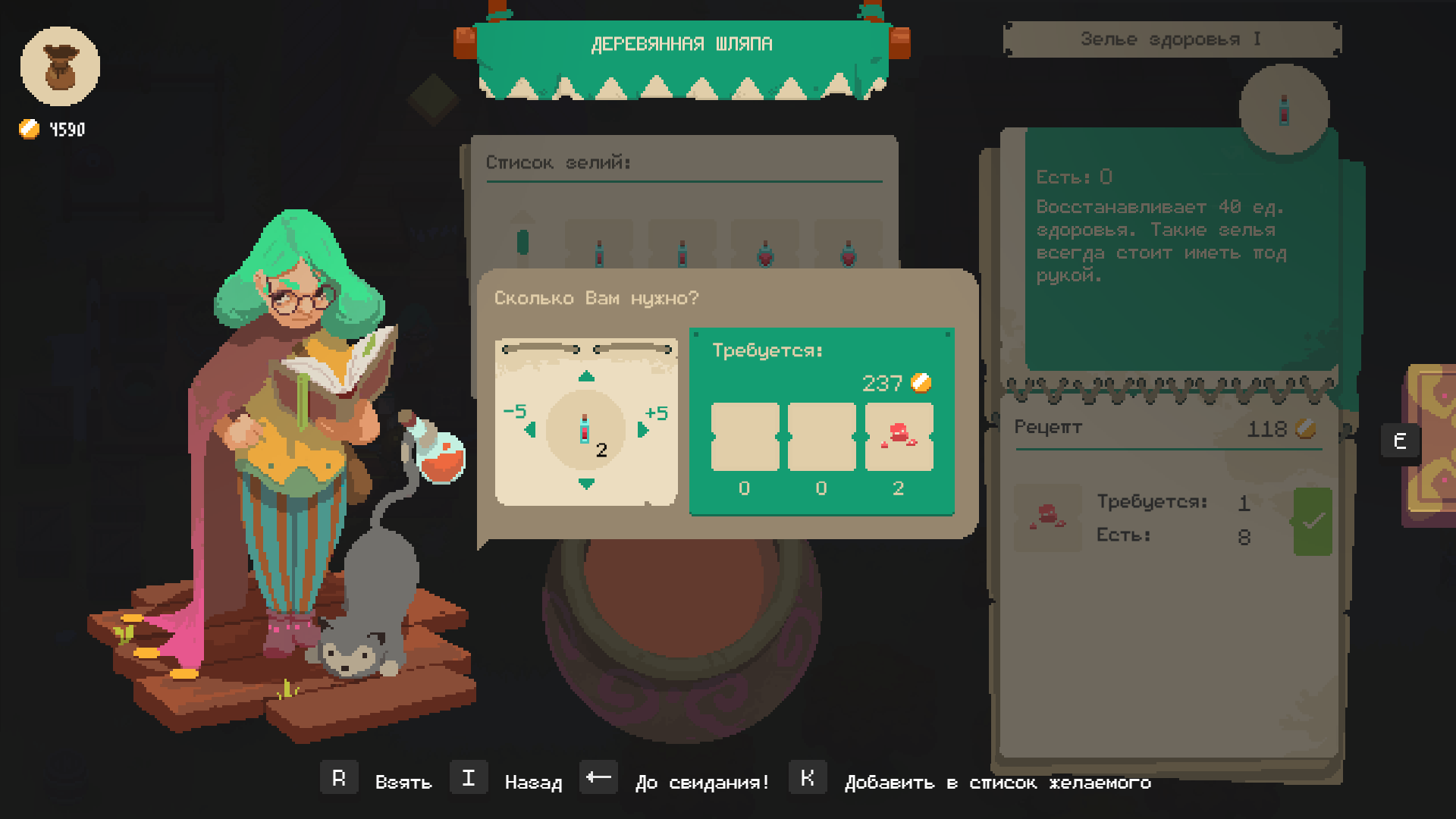1456x819 pixels.
Task: Open the ornate side panel at the right edge
Action: pyautogui.click(x=1432, y=444)
